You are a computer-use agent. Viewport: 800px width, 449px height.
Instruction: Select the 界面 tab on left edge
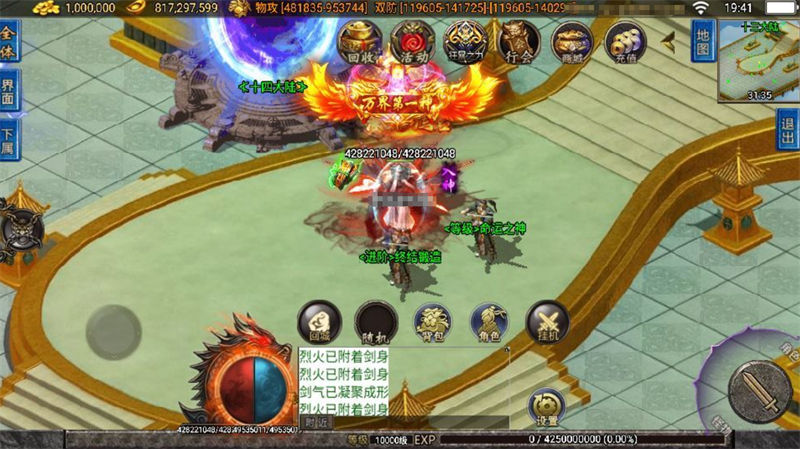(9, 88)
